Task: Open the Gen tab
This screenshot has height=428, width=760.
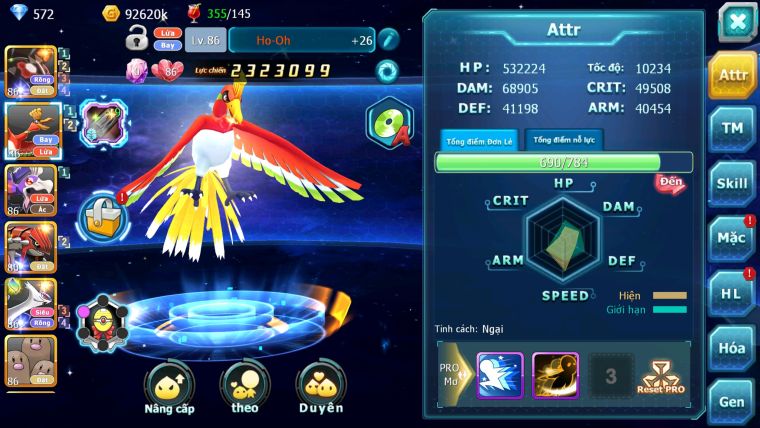Action: point(732,401)
